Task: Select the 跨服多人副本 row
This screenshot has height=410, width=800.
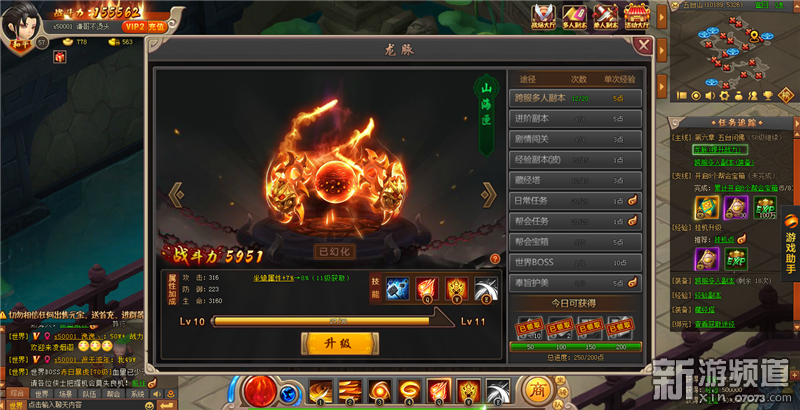Action: click(578, 98)
